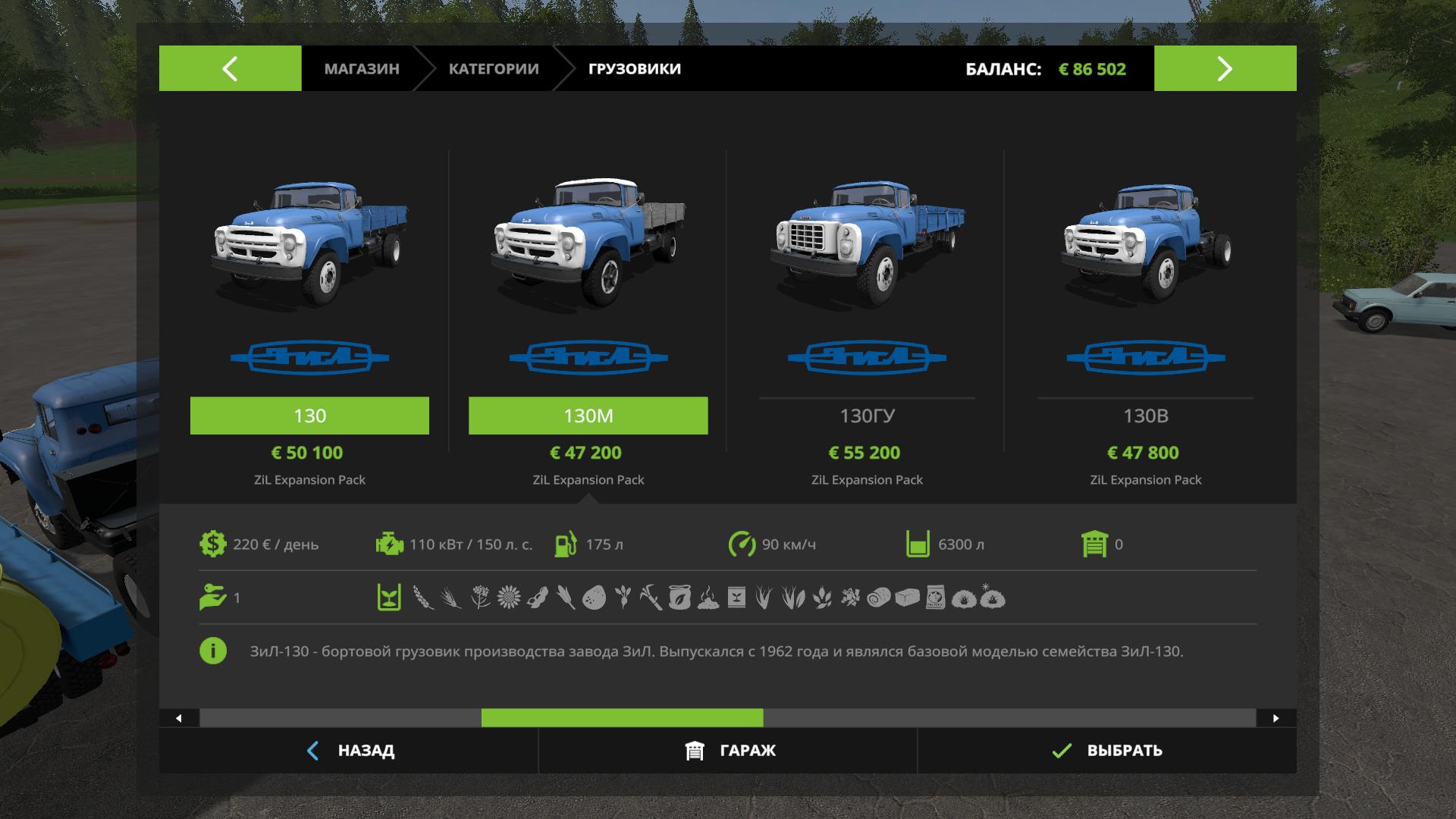Open the МАГАЗИН breadcrumb
The width and height of the screenshot is (1456, 819).
pyautogui.click(x=362, y=69)
